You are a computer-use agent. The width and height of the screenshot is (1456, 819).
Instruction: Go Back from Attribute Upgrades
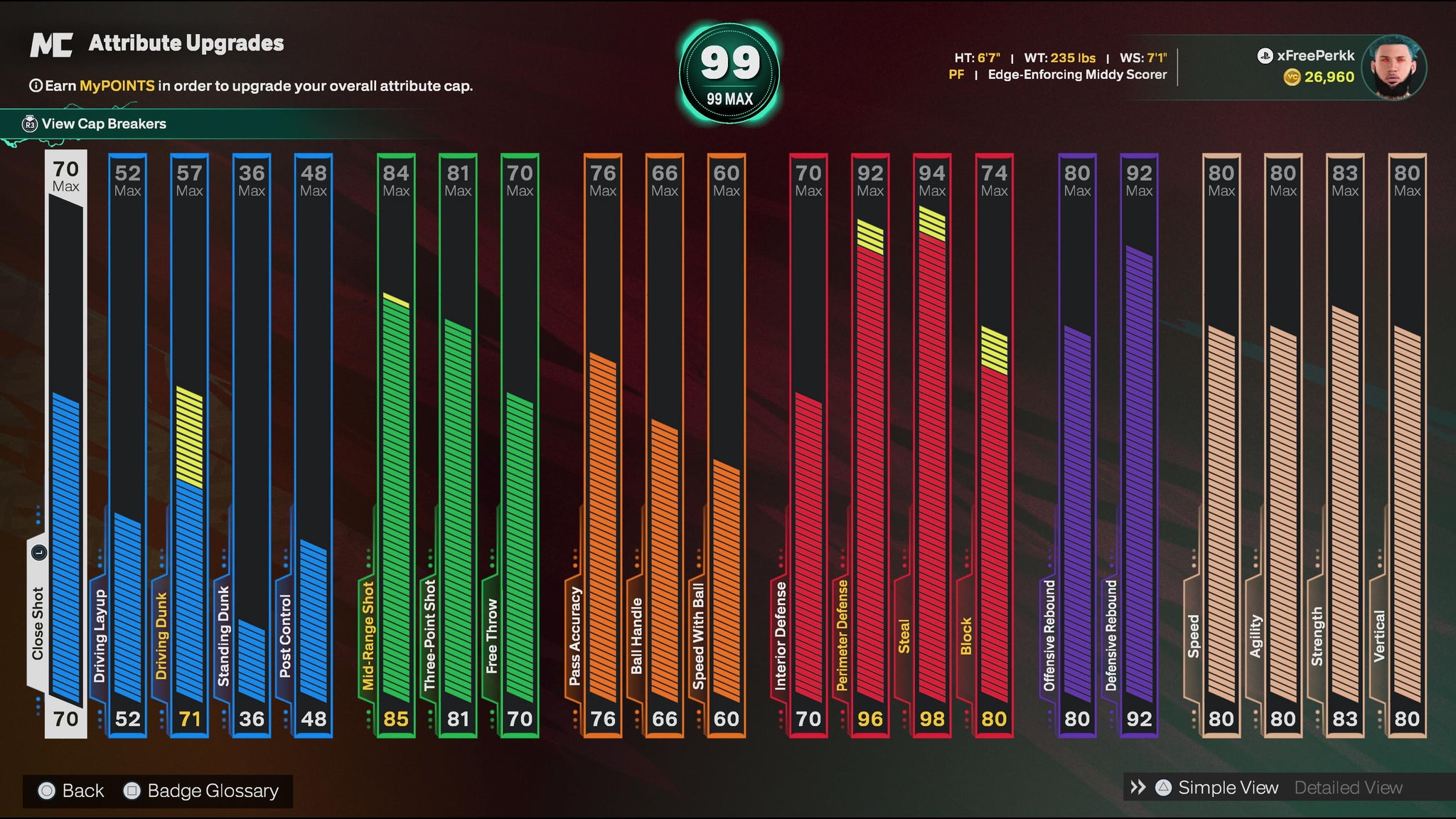click(x=72, y=791)
